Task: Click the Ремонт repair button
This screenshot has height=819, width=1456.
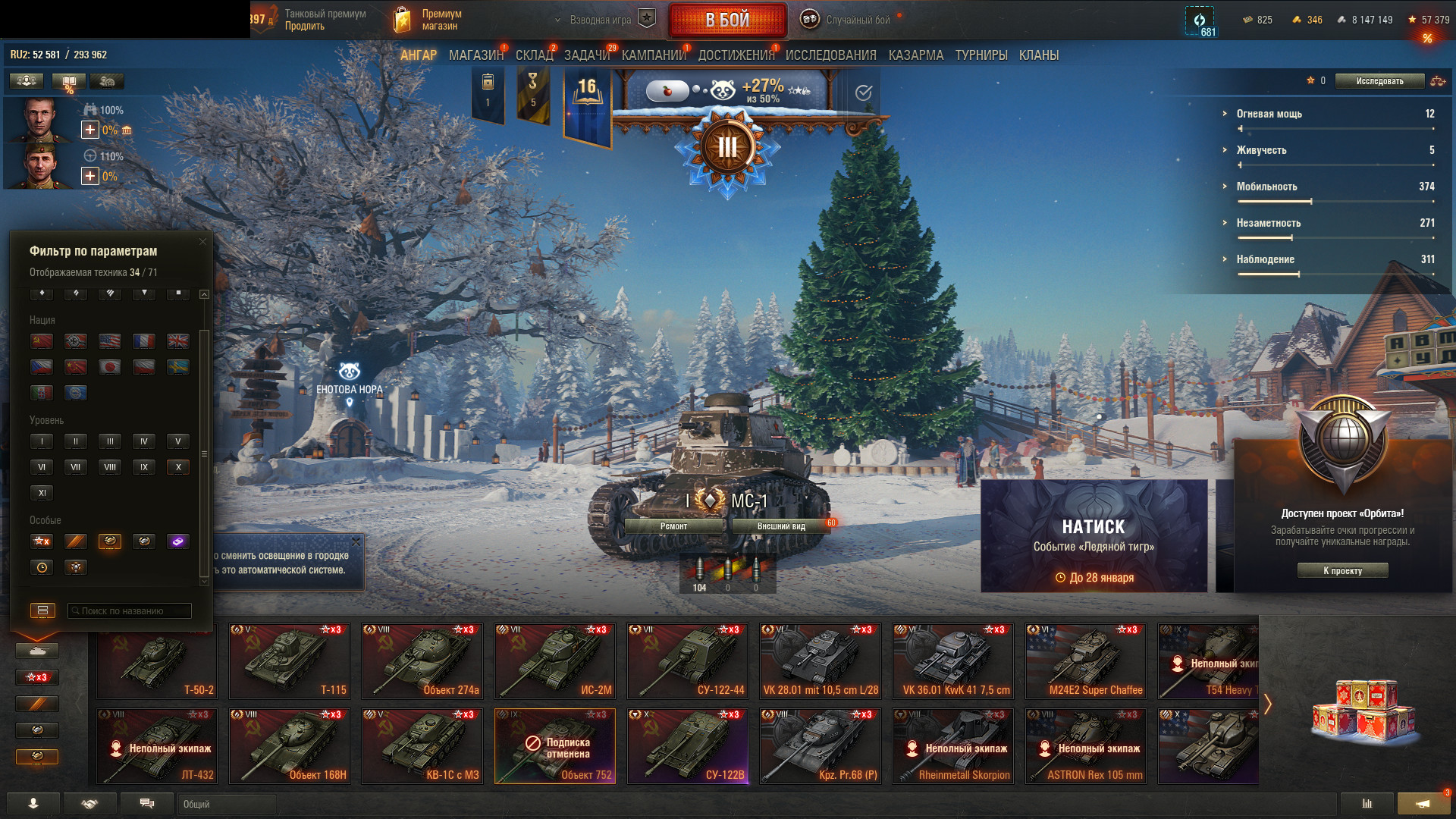Action: pos(673,526)
